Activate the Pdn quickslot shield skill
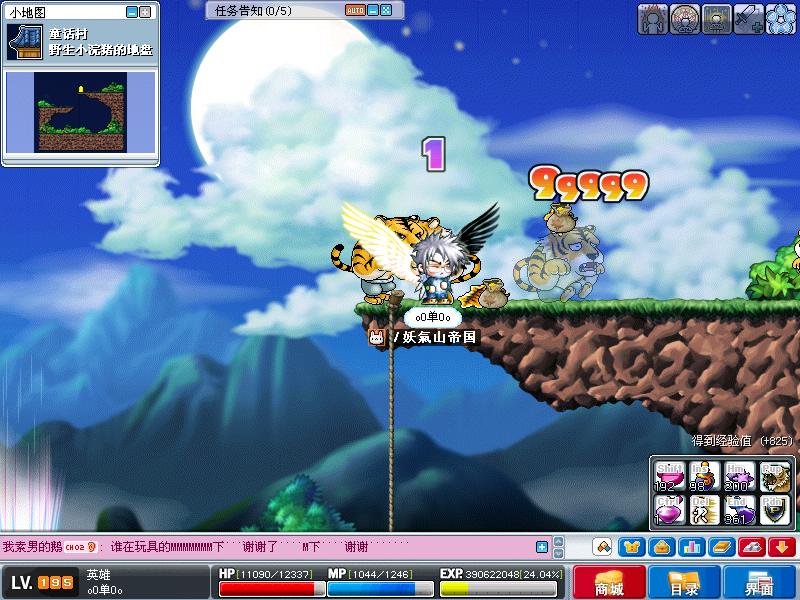The width and height of the screenshot is (800, 600). (773, 511)
